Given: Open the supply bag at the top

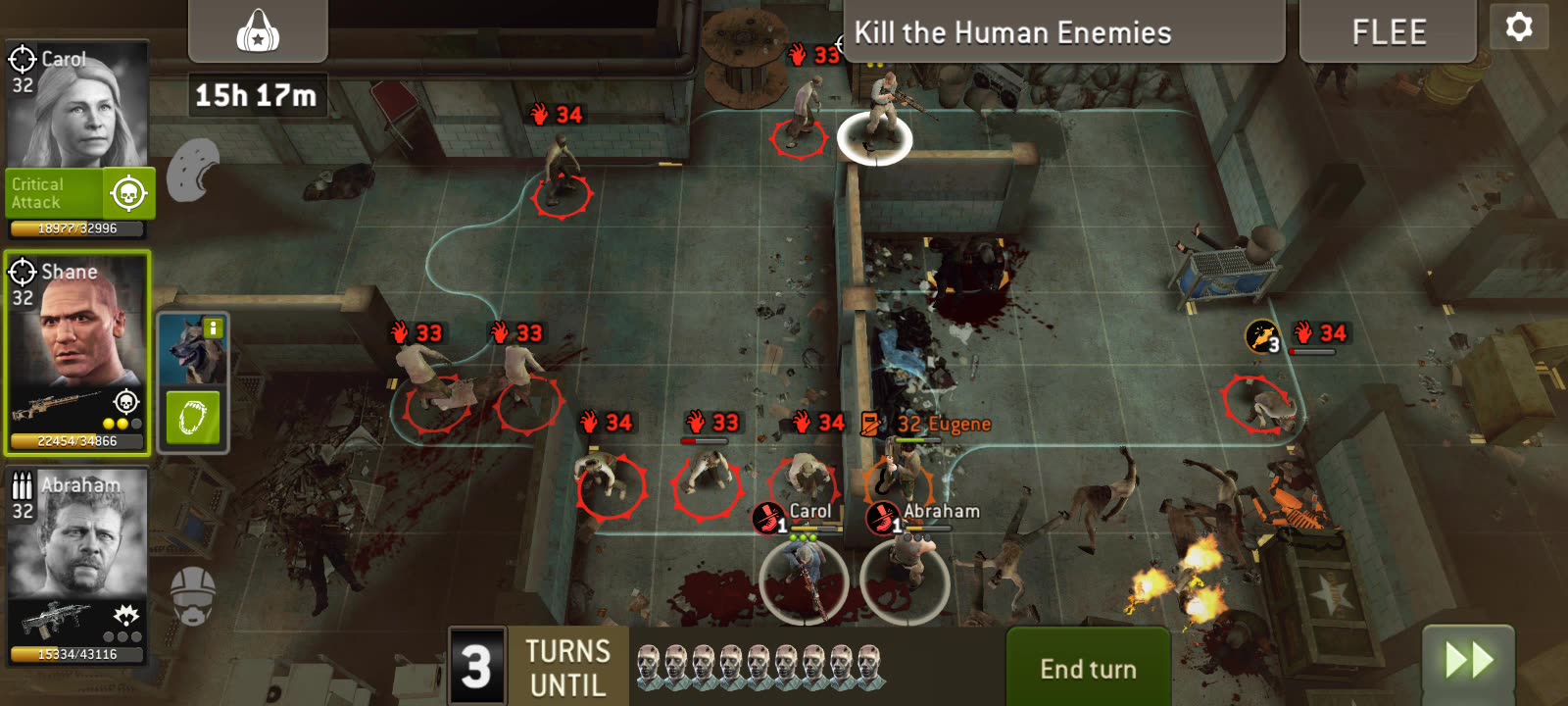Looking at the screenshot, I should [x=258, y=29].
